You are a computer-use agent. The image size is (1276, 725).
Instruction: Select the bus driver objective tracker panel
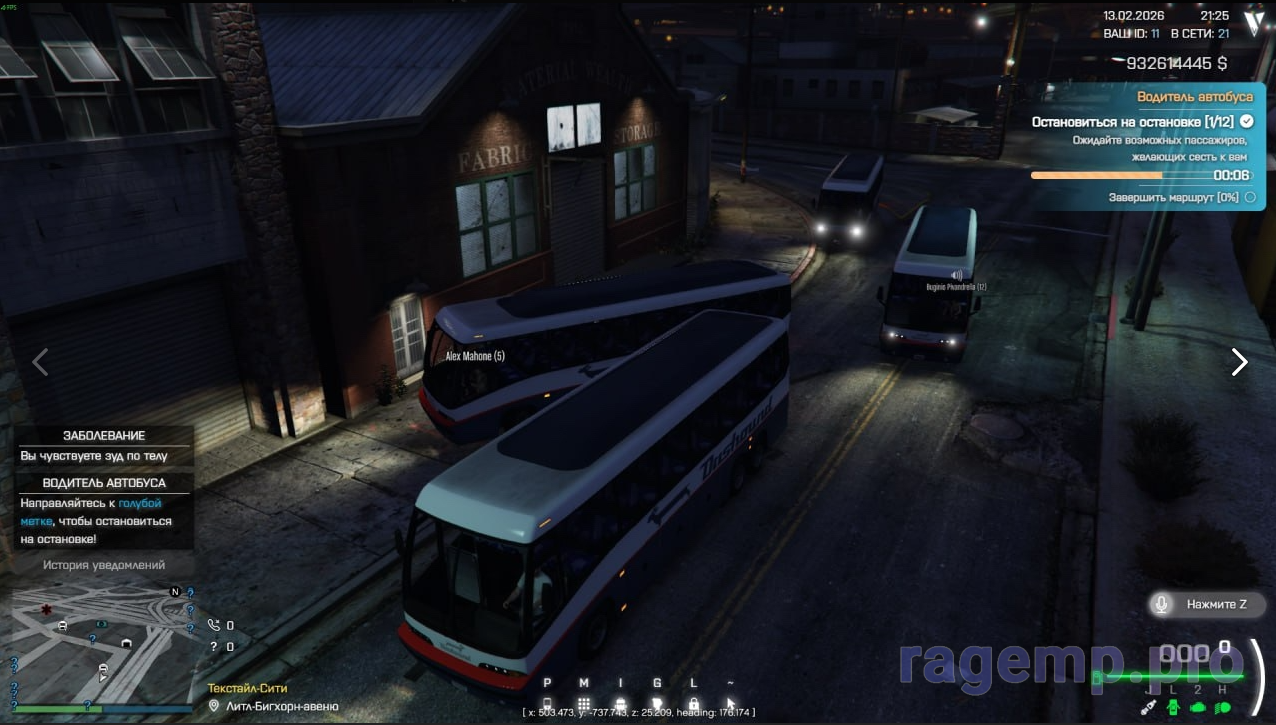1147,146
